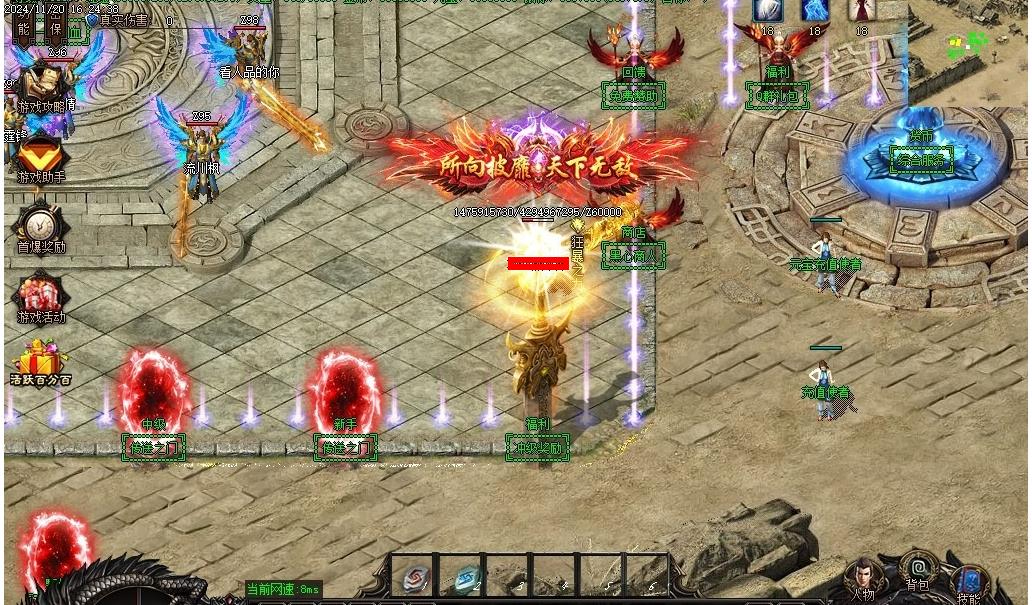Use the blue item in hotbar slot 2
The width and height of the screenshot is (1032, 605).
pos(465,577)
